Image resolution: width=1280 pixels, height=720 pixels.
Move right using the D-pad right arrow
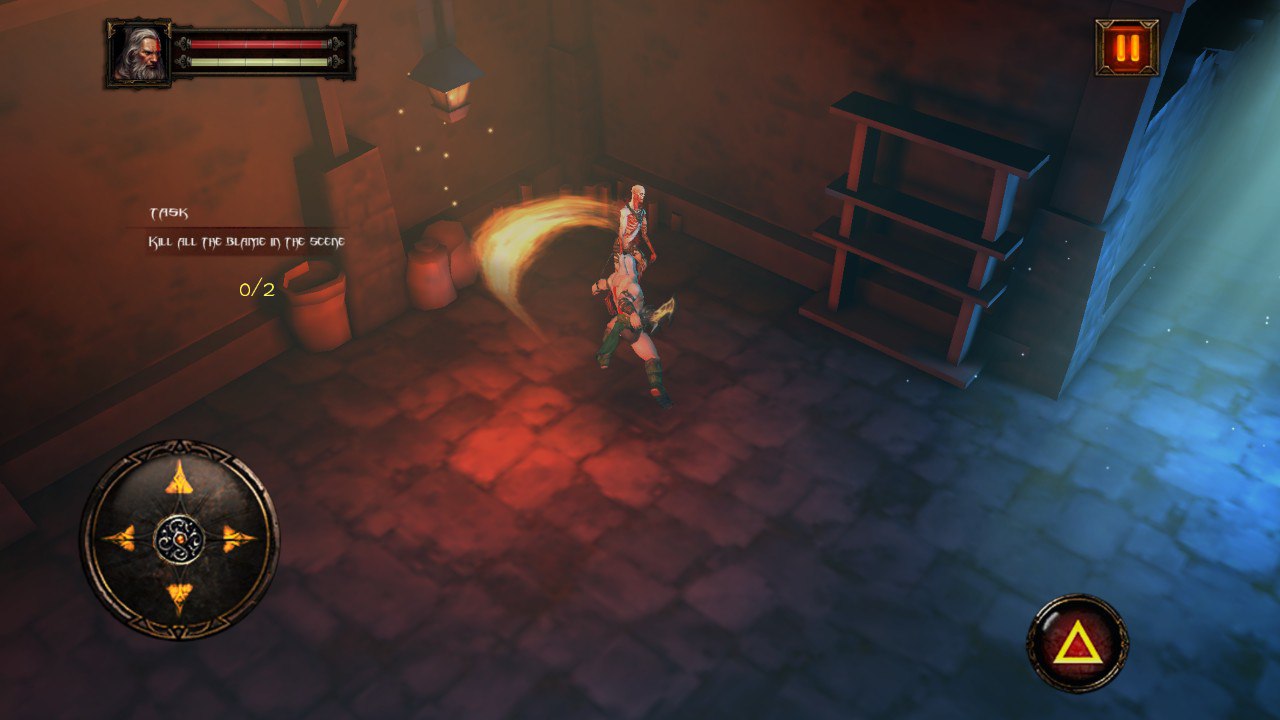coord(238,539)
